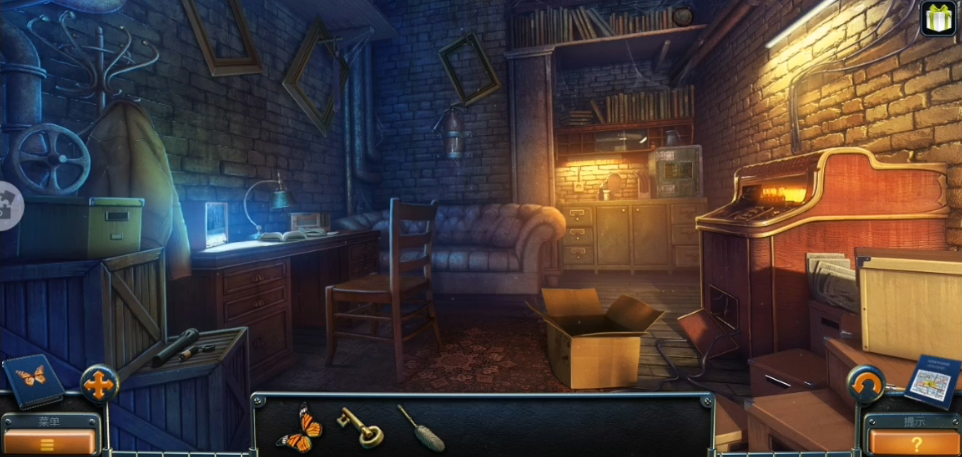962x457 pixels.
Task: Pick the golden key from the inventory
Action: click(358, 425)
